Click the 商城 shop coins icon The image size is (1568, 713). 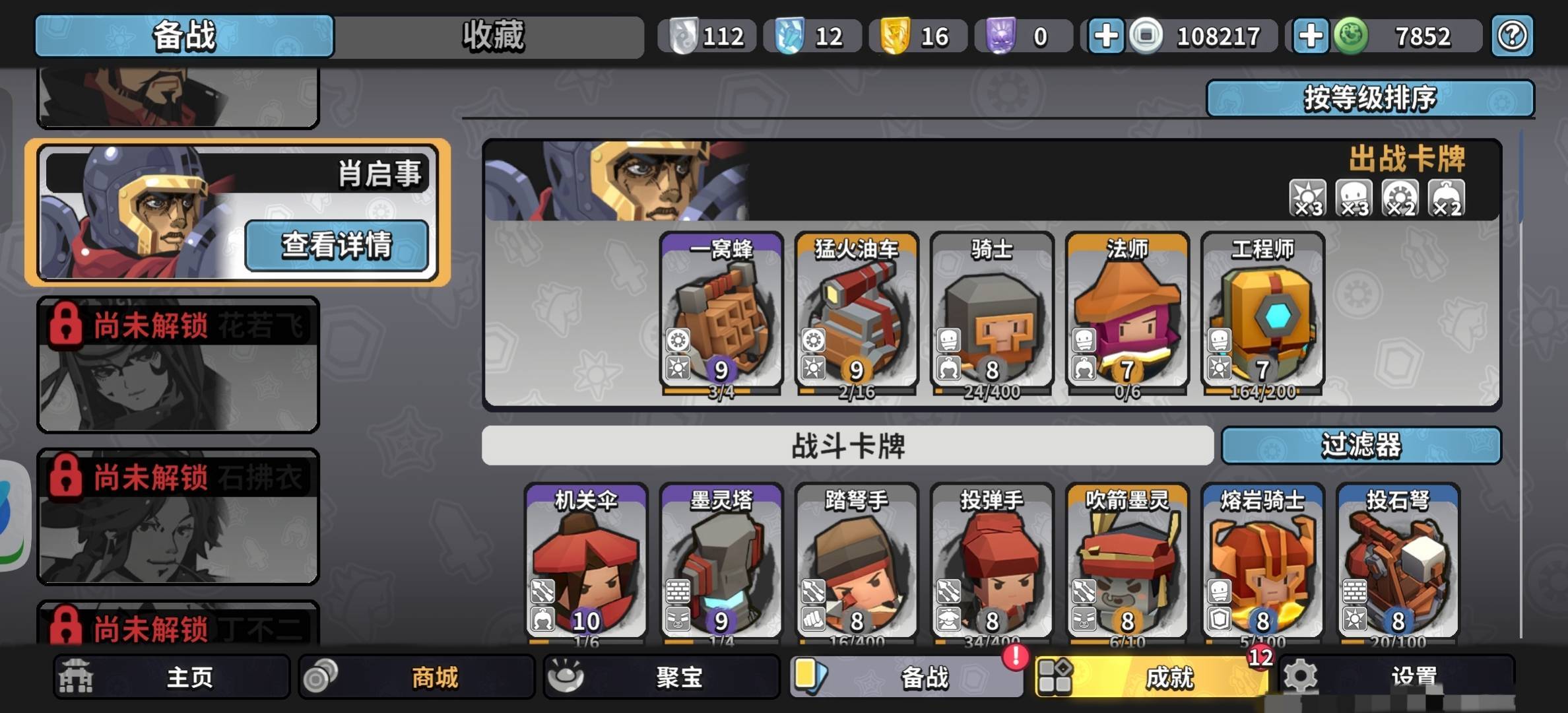(x=321, y=677)
